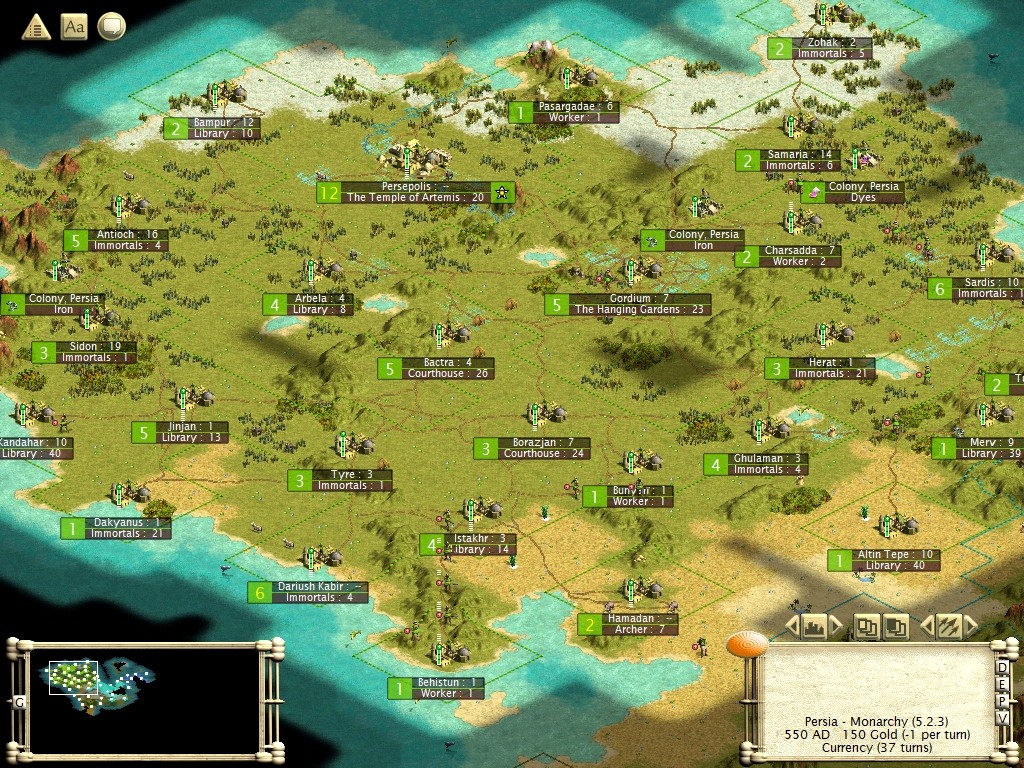Go to next city with right arrow
This screenshot has width=1024, height=768.
836,627
